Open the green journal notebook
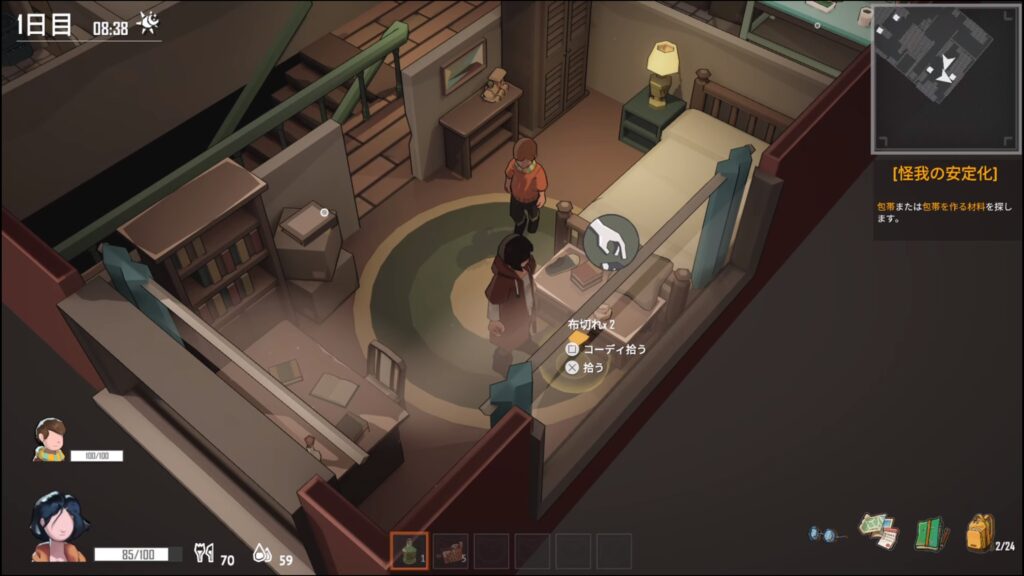The image size is (1024, 576). (x=930, y=532)
